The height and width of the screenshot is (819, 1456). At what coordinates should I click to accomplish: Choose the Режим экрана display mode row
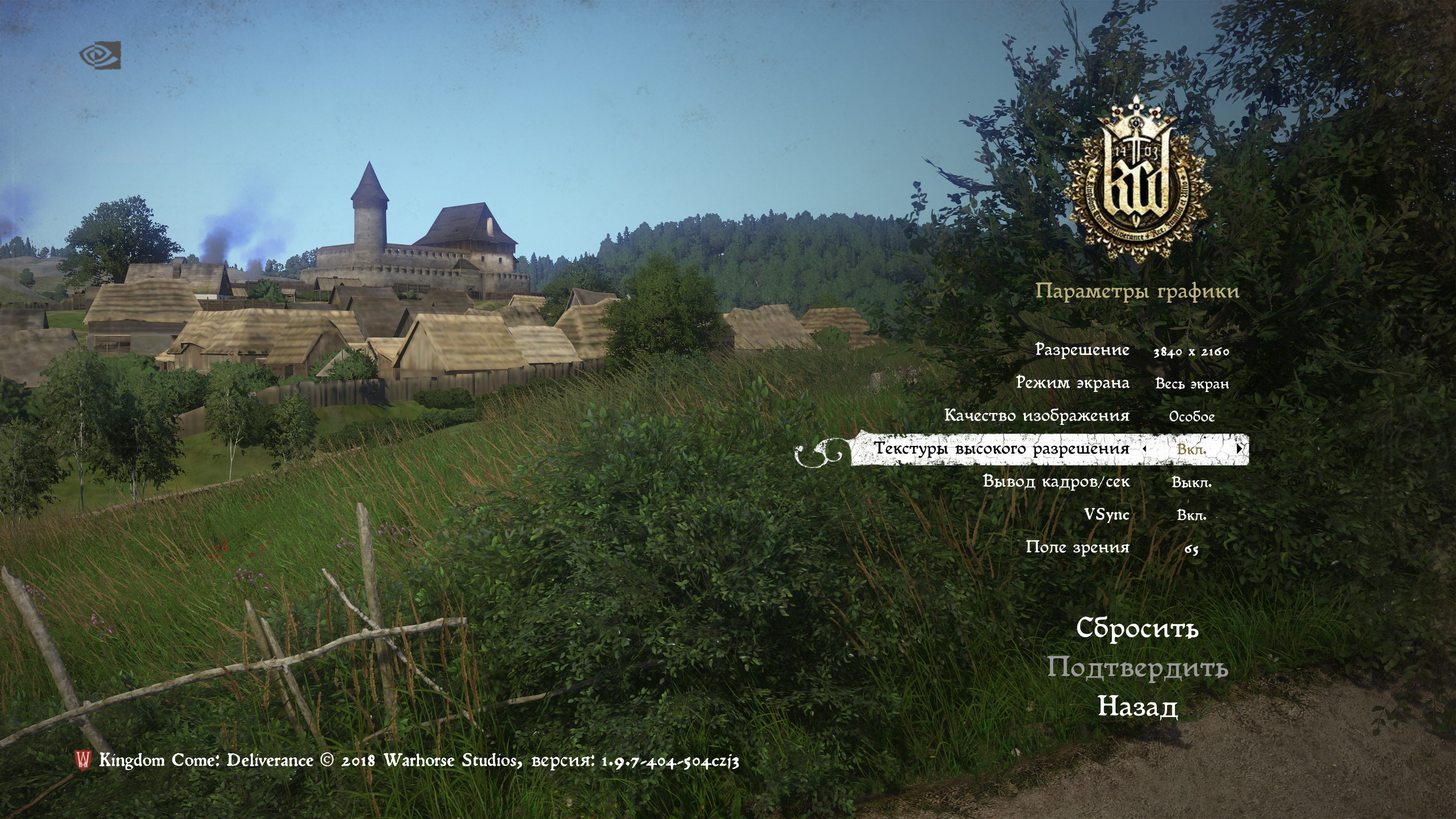click(1072, 383)
